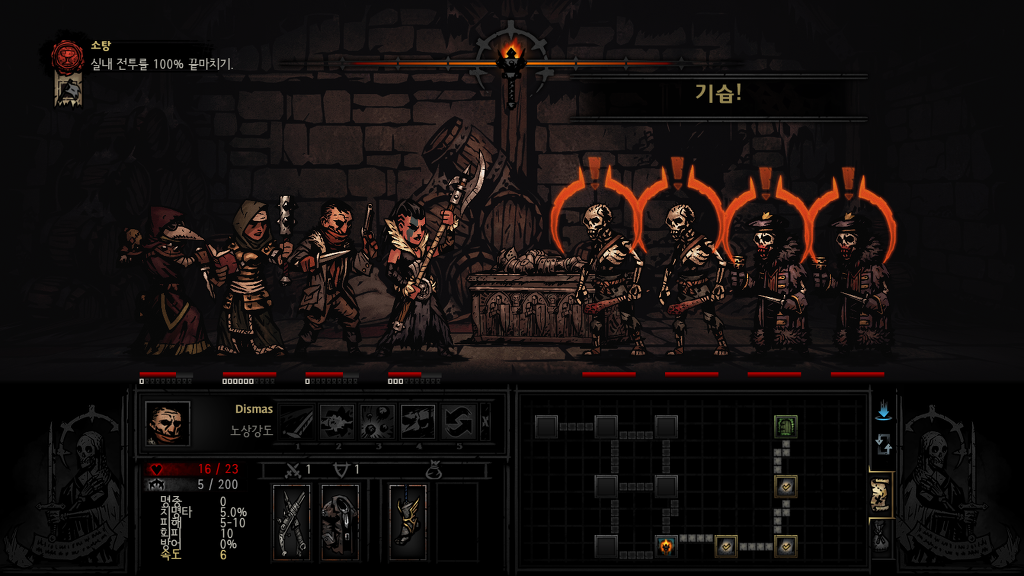Use the grapeshot blast skill in slot 3
The image size is (1024, 576).
click(x=377, y=423)
